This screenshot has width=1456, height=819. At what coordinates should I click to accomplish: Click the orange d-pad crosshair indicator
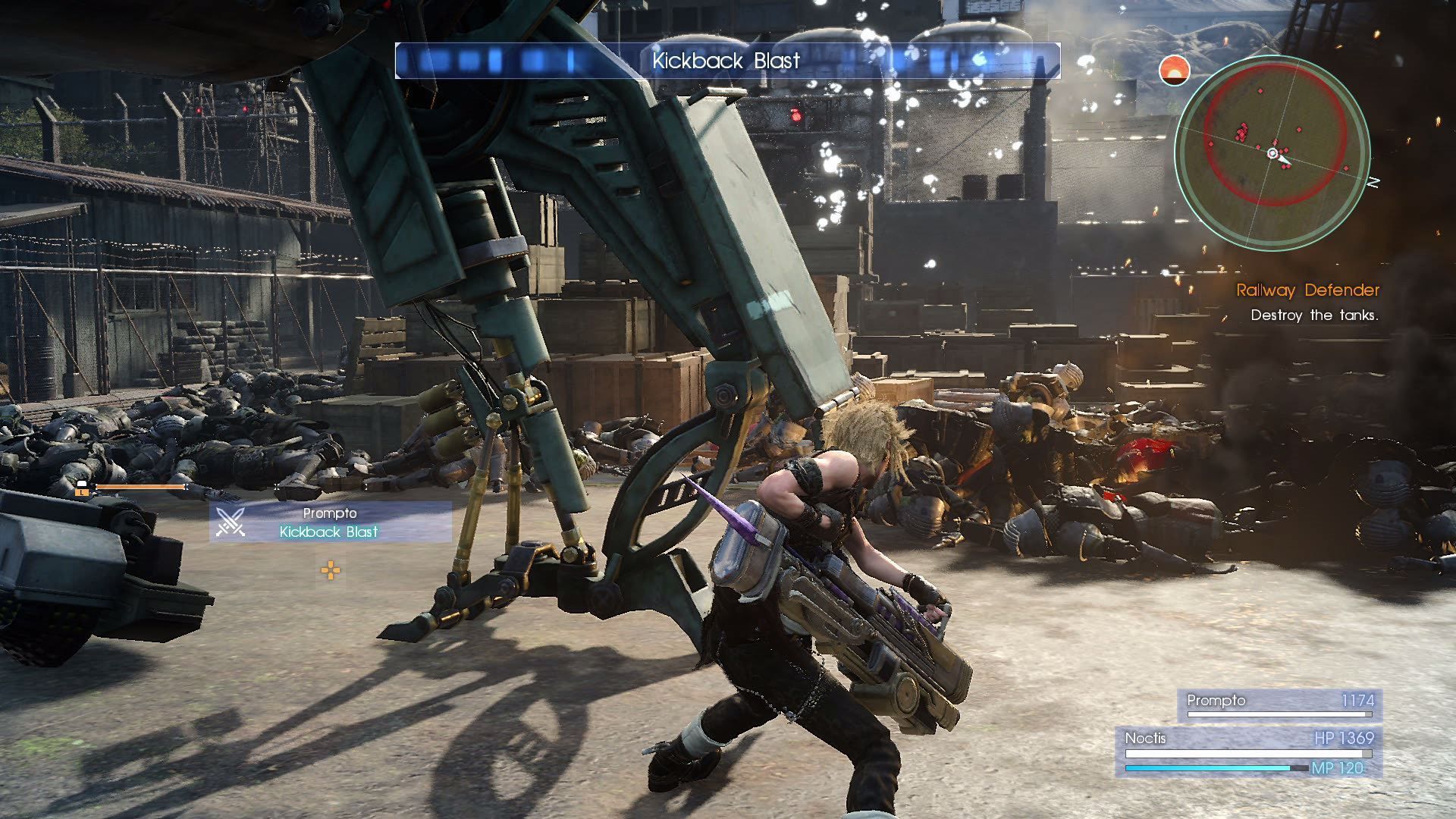point(331,570)
